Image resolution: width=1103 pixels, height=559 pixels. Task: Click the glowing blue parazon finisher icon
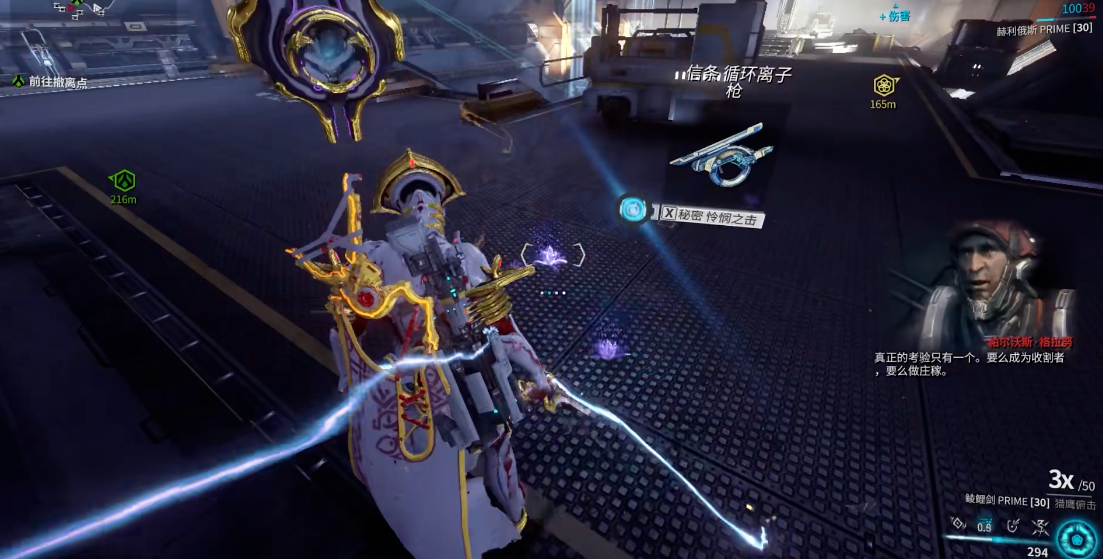632,209
